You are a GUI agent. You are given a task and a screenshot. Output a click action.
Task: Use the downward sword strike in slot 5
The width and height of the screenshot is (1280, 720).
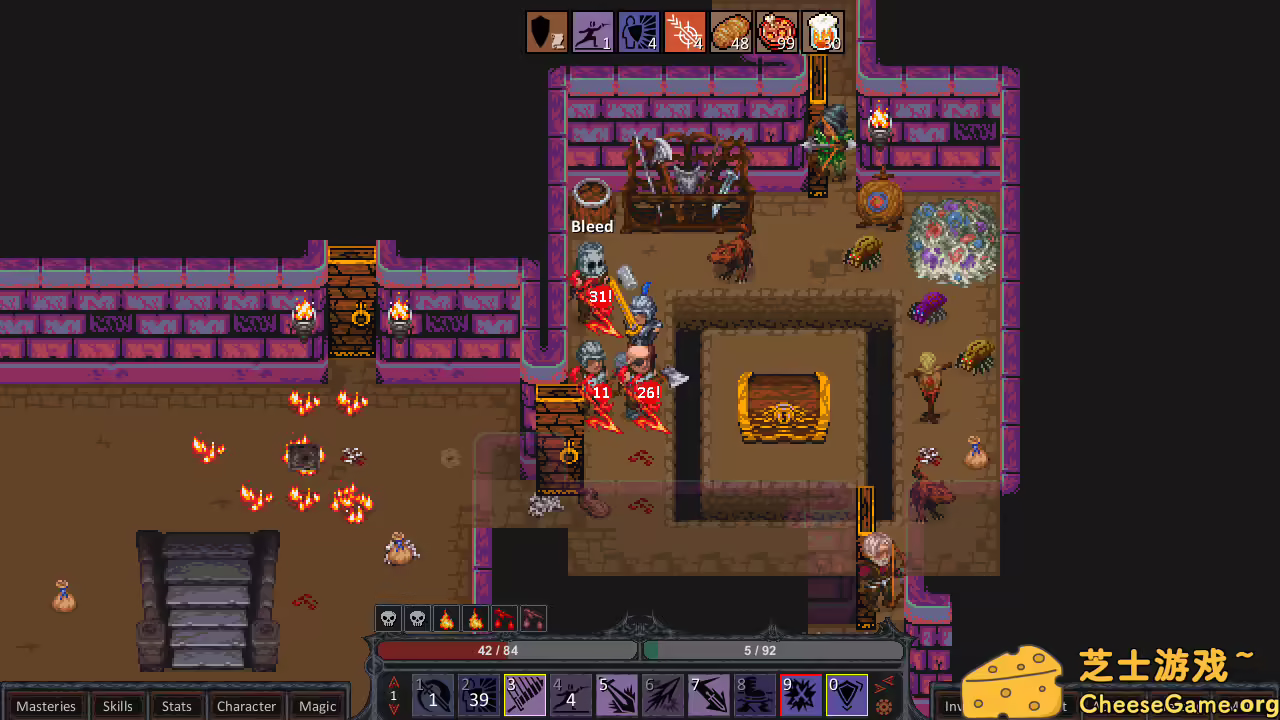click(617, 695)
